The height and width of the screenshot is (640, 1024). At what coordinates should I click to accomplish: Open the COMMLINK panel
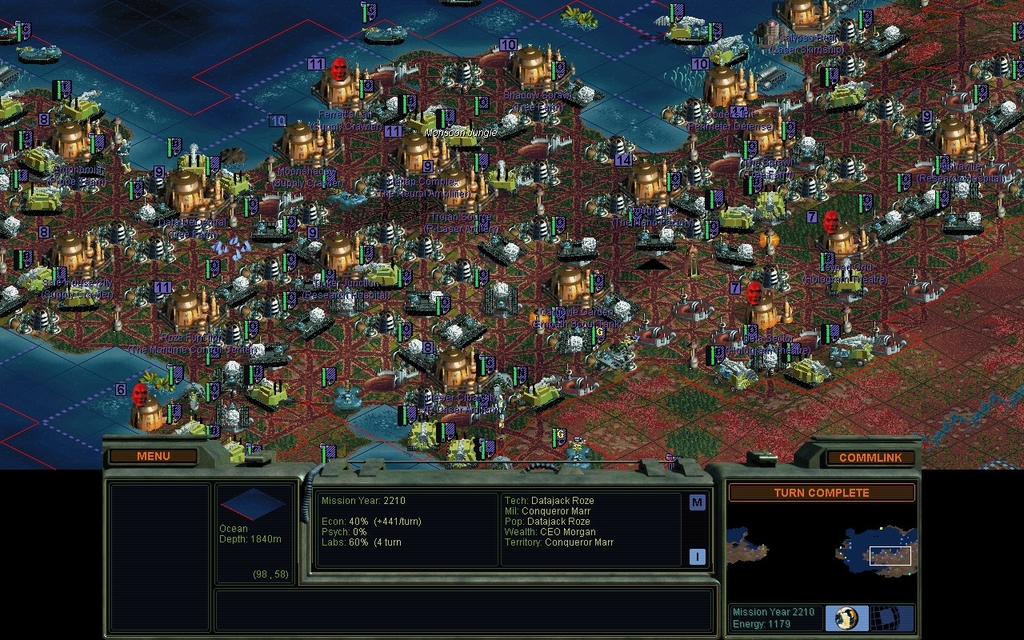pyautogui.click(x=870, y=458)
